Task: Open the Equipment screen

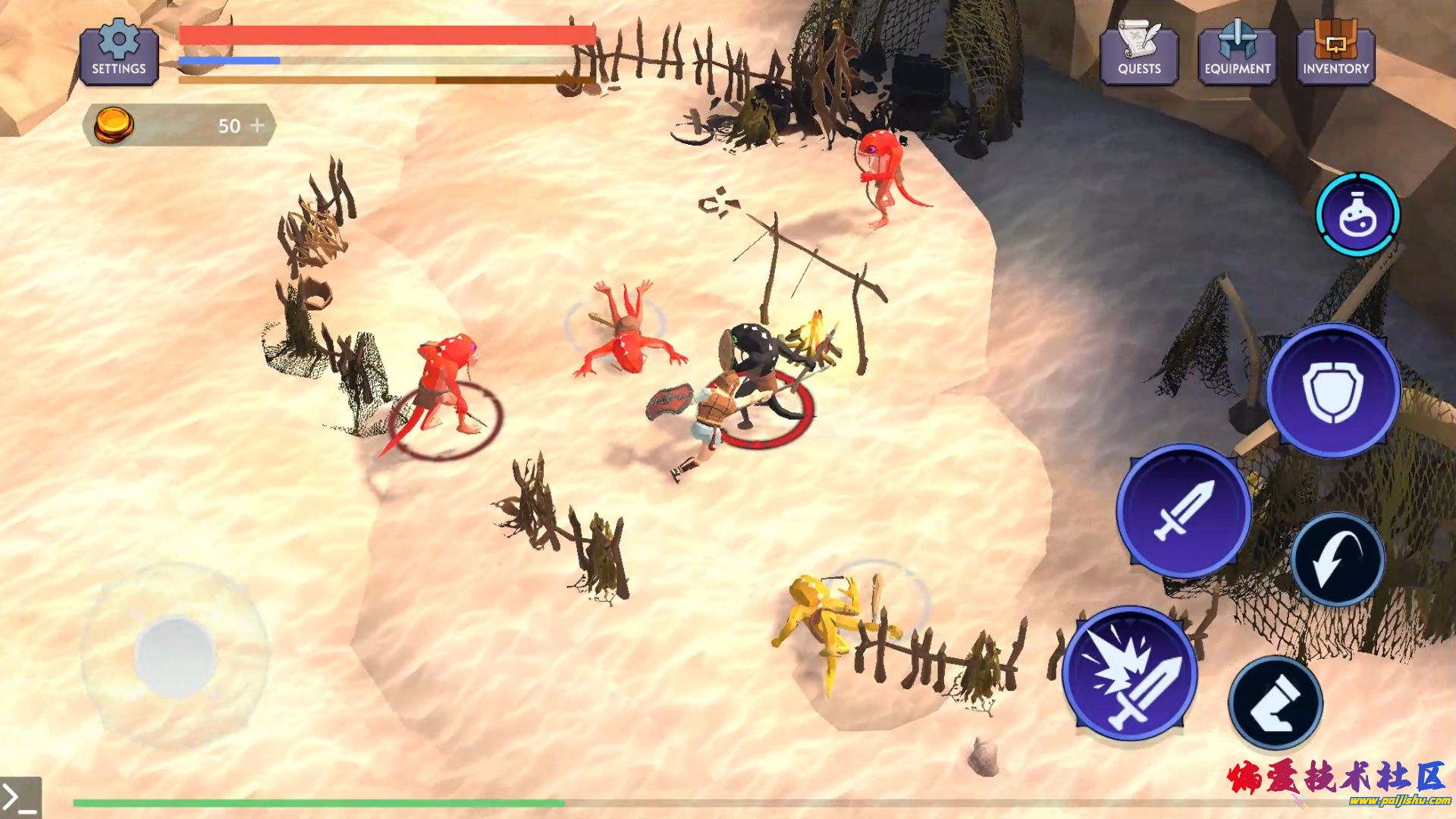Action: pyautogui.click(x=1238, y=53)
